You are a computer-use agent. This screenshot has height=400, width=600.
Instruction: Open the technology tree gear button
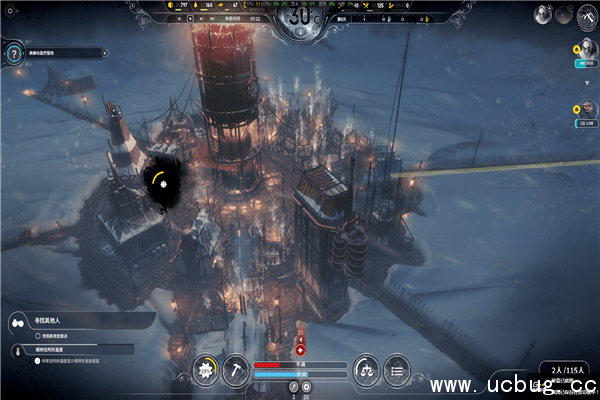[207, 369]
